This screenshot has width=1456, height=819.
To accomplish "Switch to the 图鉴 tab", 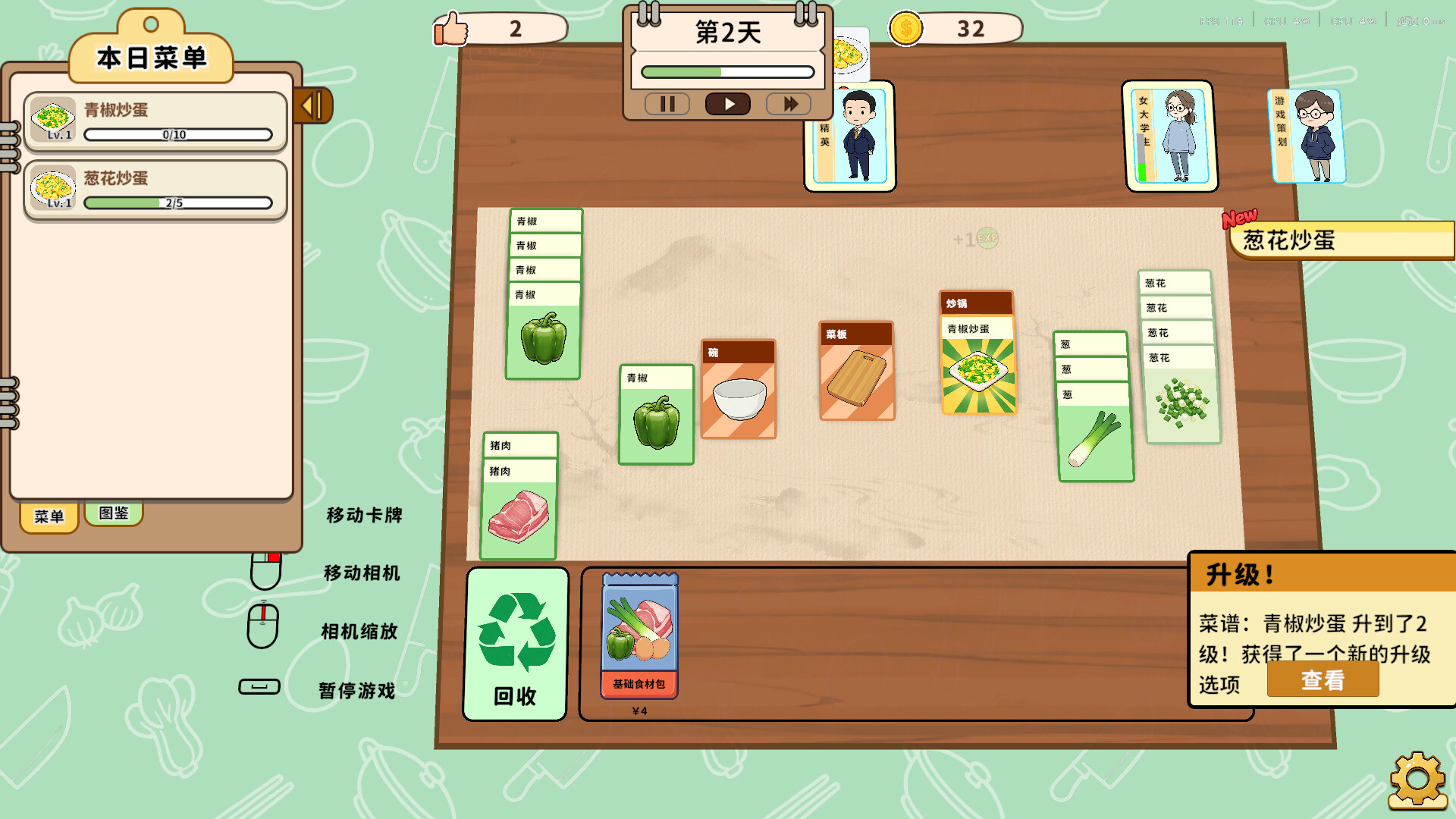I will 114,513.
